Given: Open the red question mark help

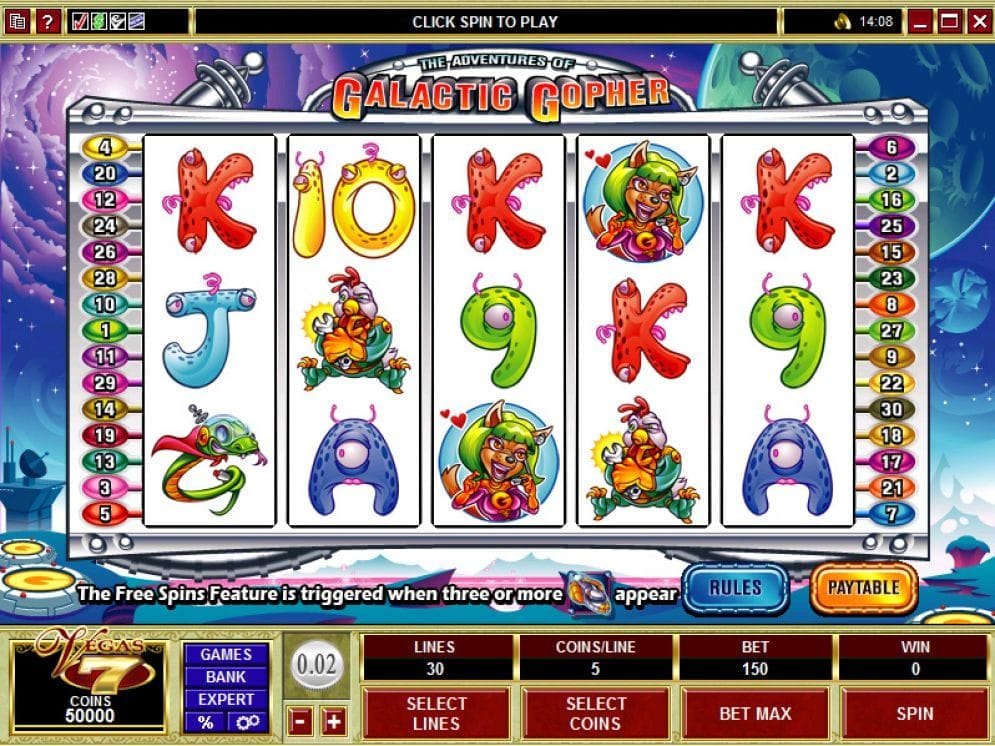Looking at the screenshot, I should point(46,20).
